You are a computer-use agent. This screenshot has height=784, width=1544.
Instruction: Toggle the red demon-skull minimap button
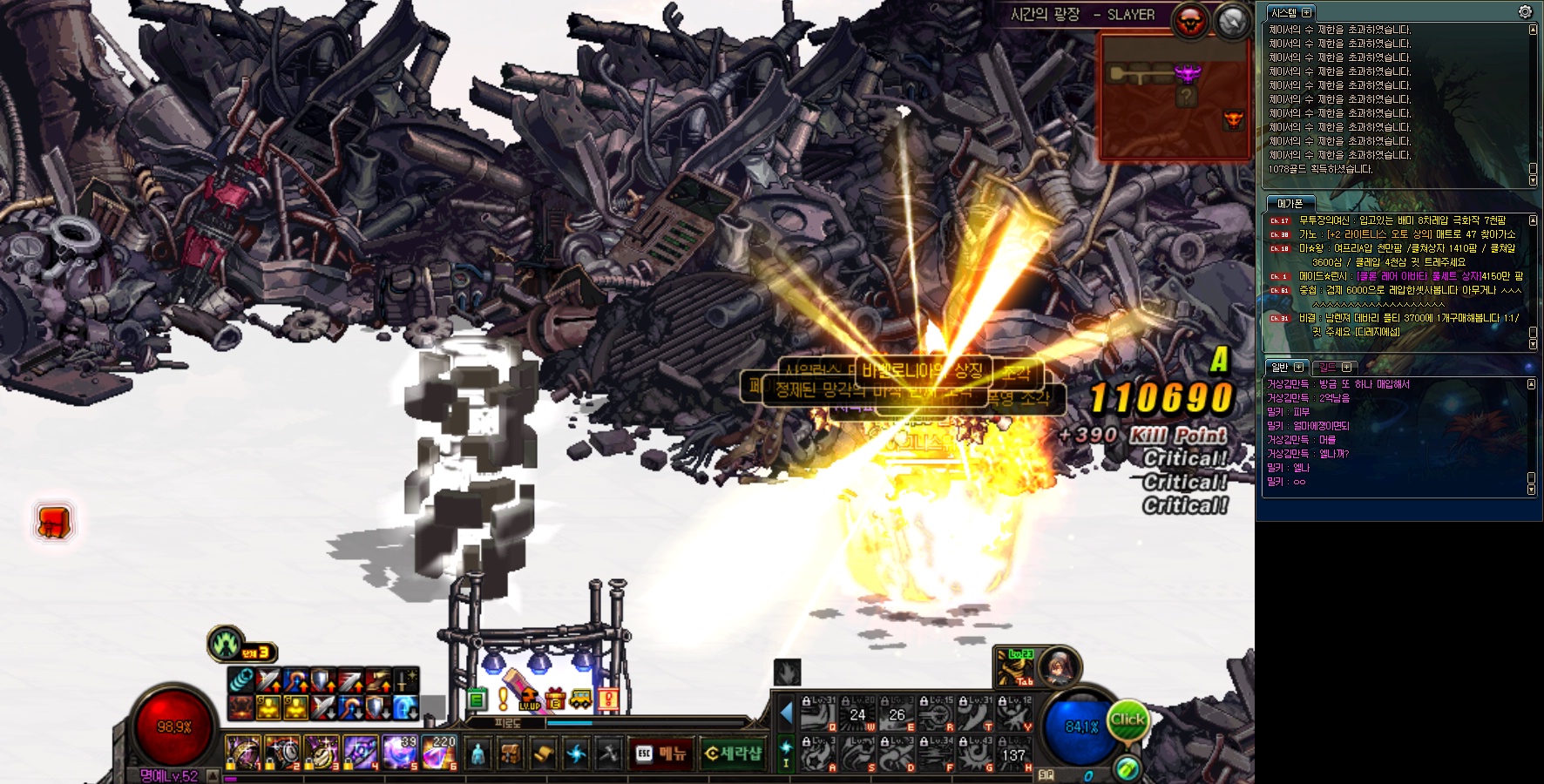tap(1190, 21)
